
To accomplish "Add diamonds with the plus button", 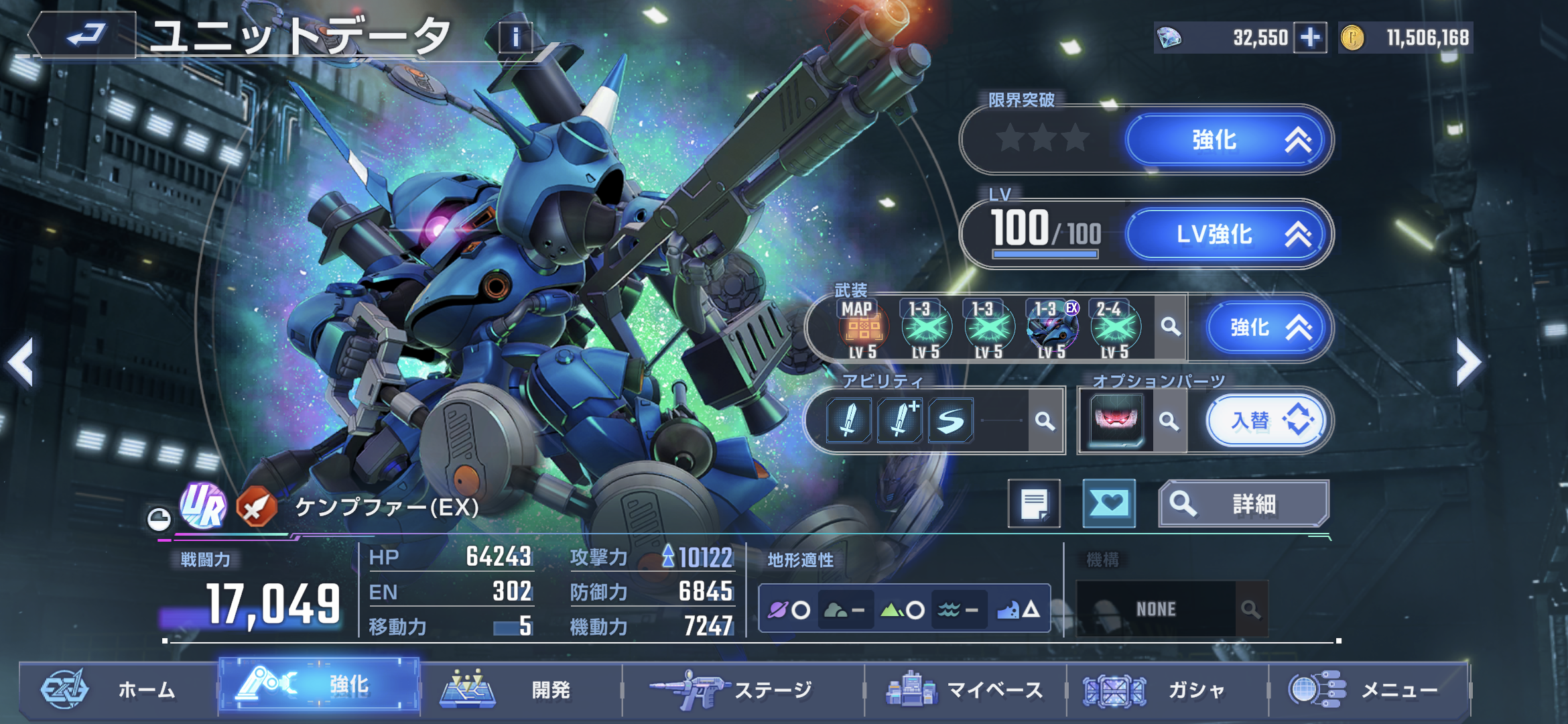I will tap(1310, 38).
